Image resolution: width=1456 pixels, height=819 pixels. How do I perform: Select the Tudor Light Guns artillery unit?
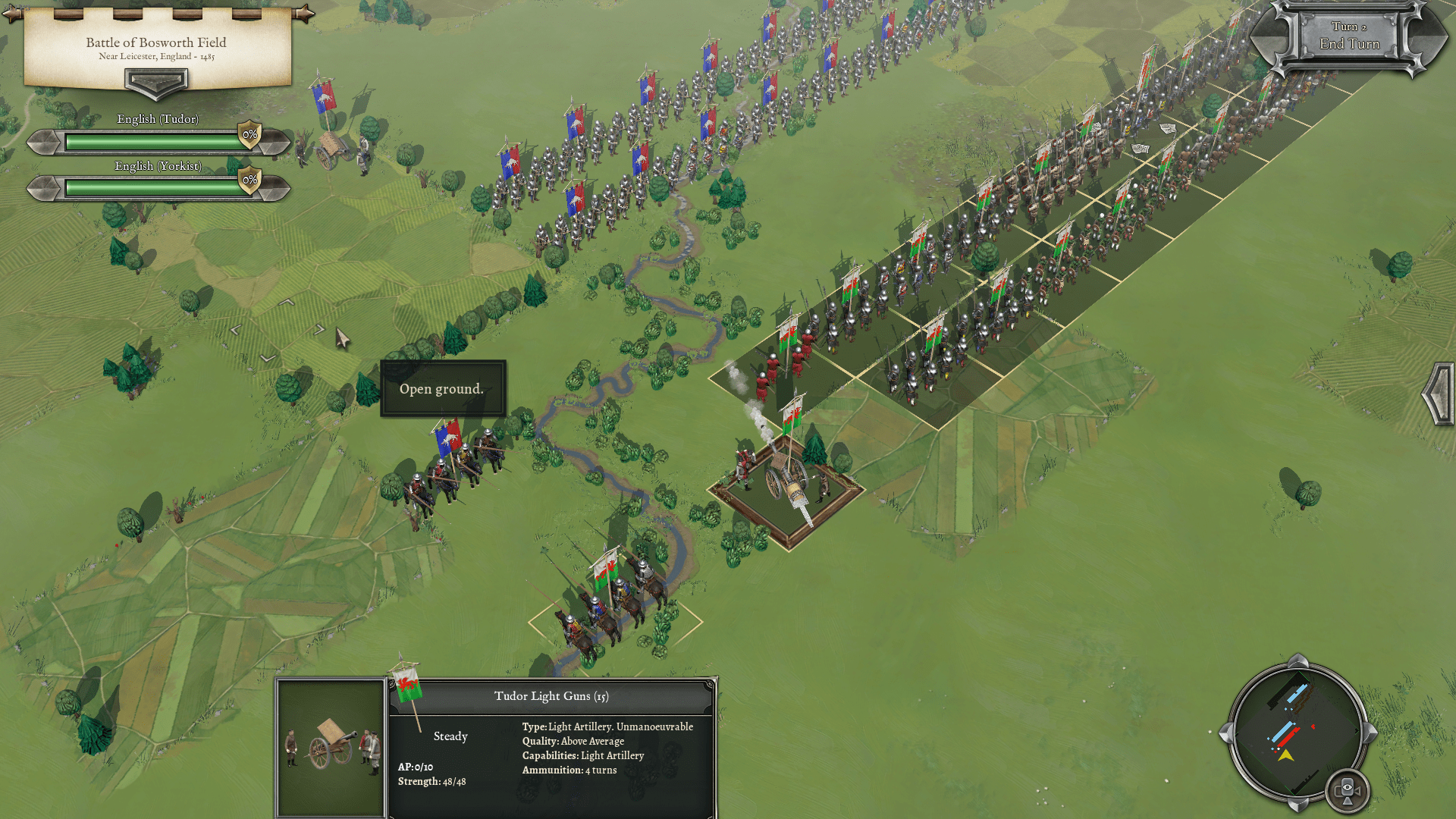(789, 482)
